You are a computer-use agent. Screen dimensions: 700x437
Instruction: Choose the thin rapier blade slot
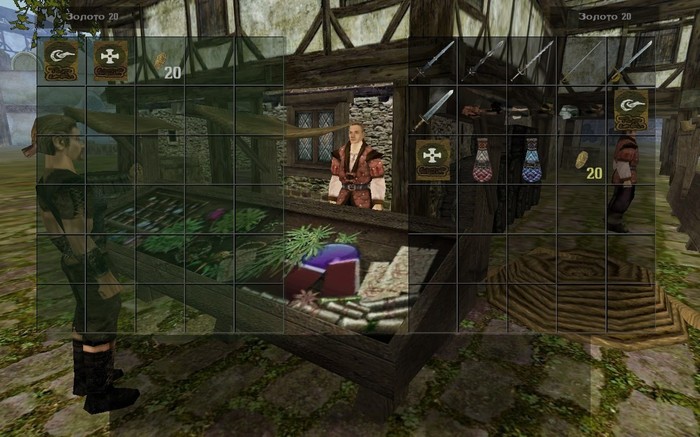point(581,61)
